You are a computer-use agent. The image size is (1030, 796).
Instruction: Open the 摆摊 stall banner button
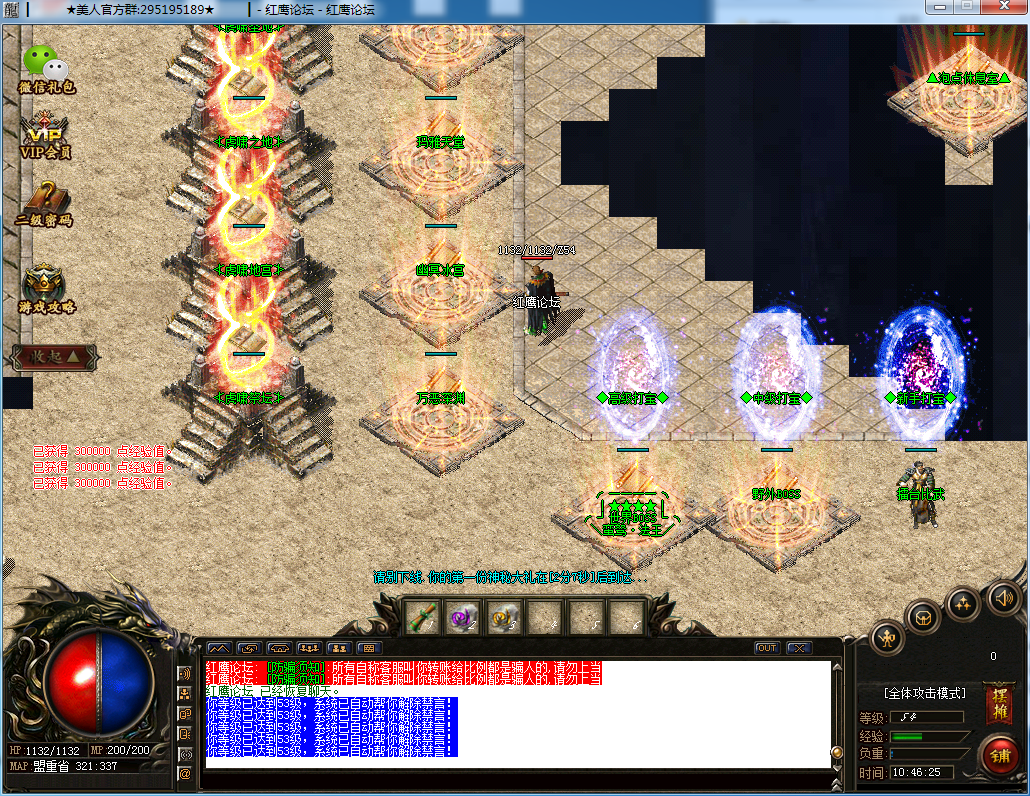(x=999, y=703)
